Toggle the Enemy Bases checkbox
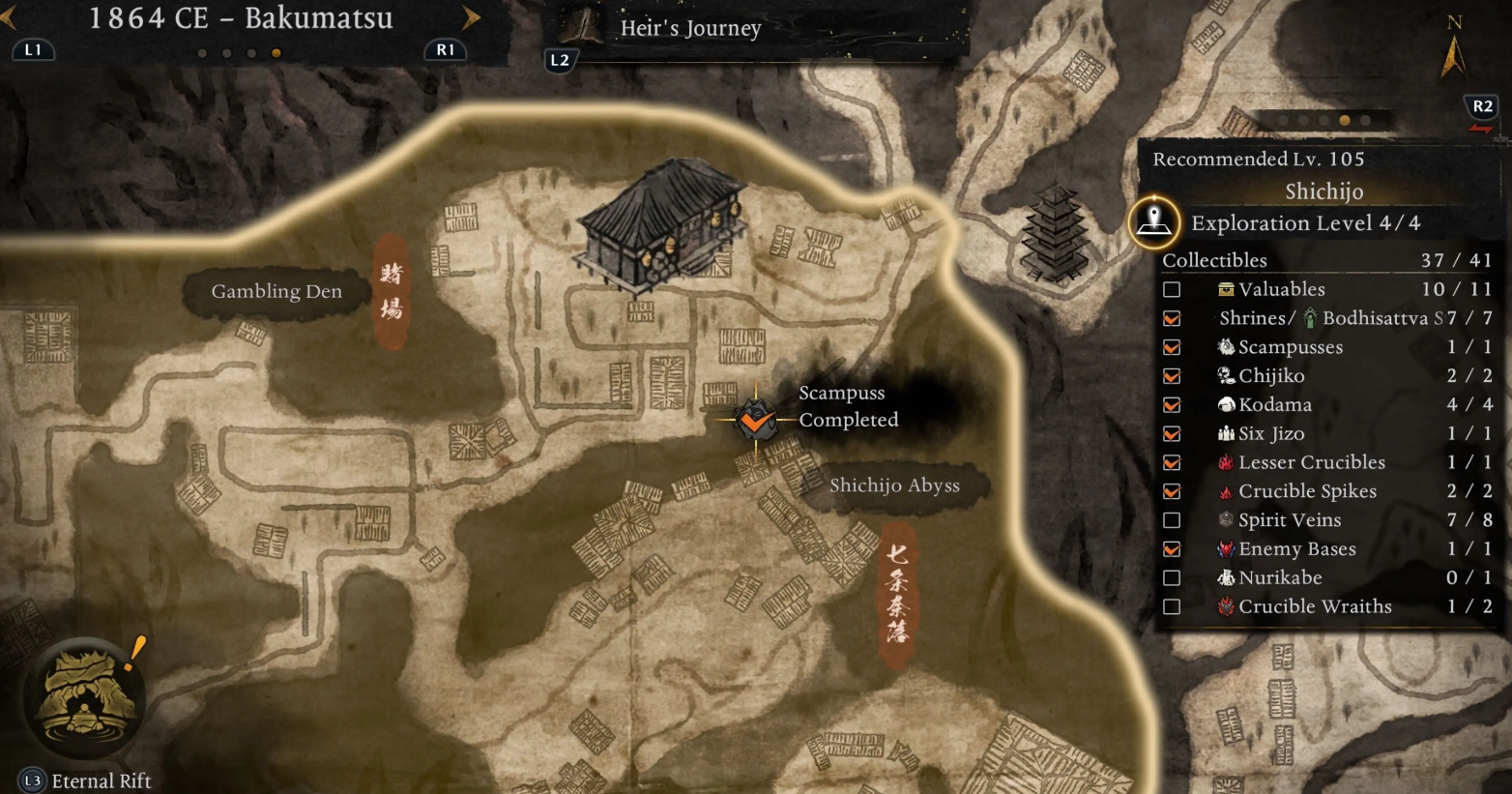Viewport: 1512px width, 794px height. [1172, 549]
